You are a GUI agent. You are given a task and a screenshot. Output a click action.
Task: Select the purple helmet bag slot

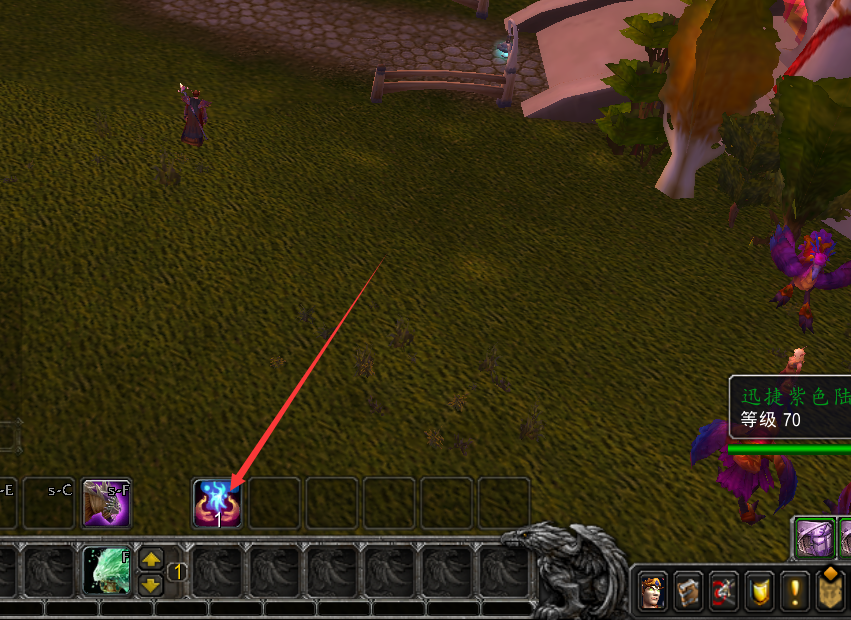click(x=813, y=539)
